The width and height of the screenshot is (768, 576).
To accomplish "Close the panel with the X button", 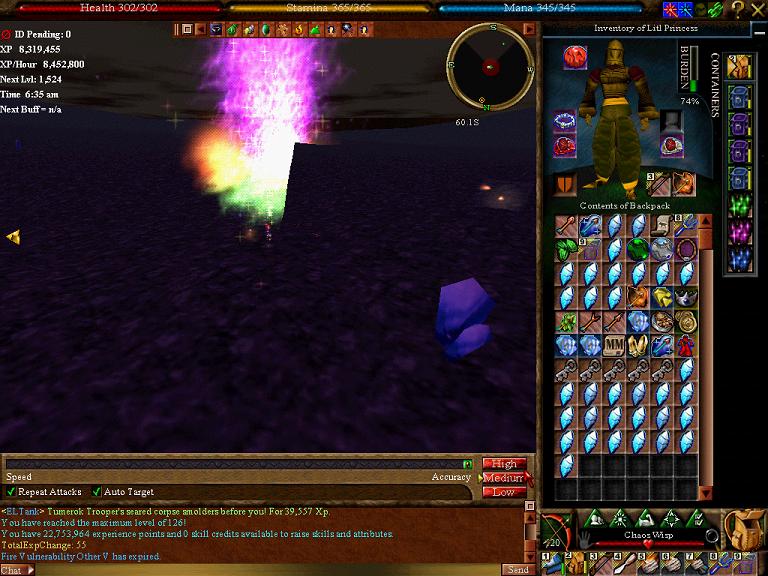I will [x=757, y=9].
